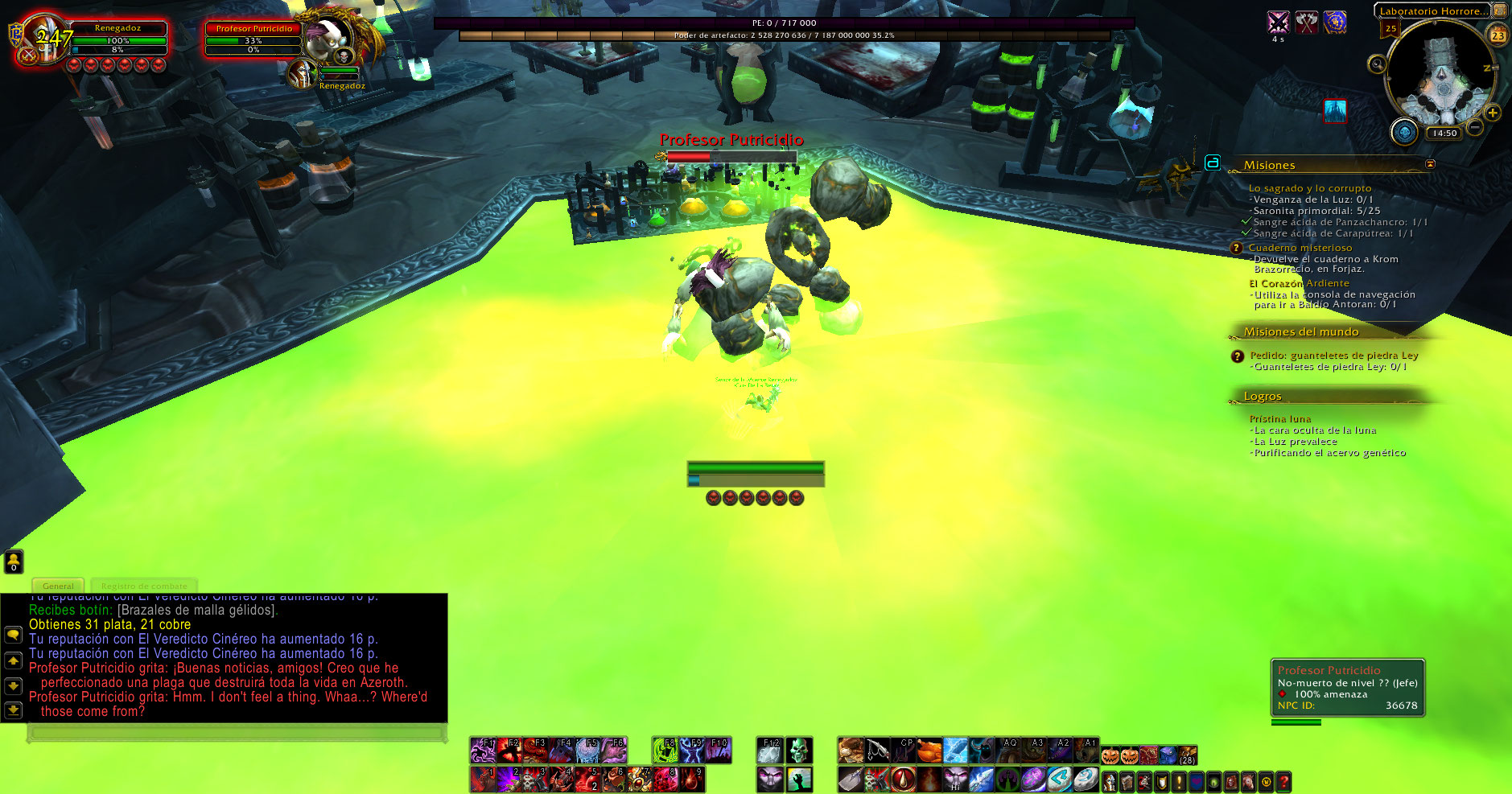Open the calendar showing day 23
The width and height of the screenshot is (1512, 794).
coord(1498,35)
